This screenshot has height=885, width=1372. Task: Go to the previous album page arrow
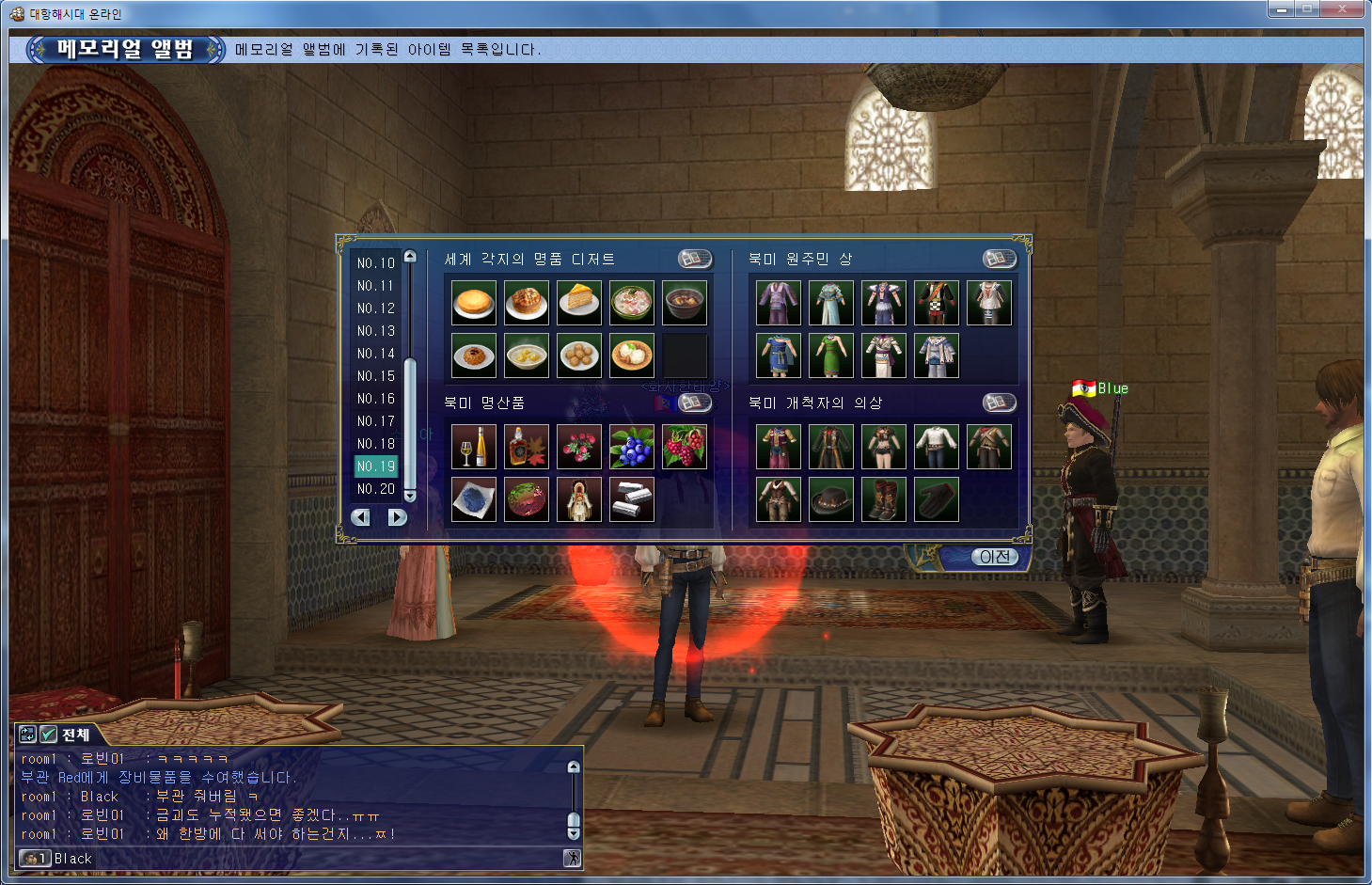coord(360,517)
